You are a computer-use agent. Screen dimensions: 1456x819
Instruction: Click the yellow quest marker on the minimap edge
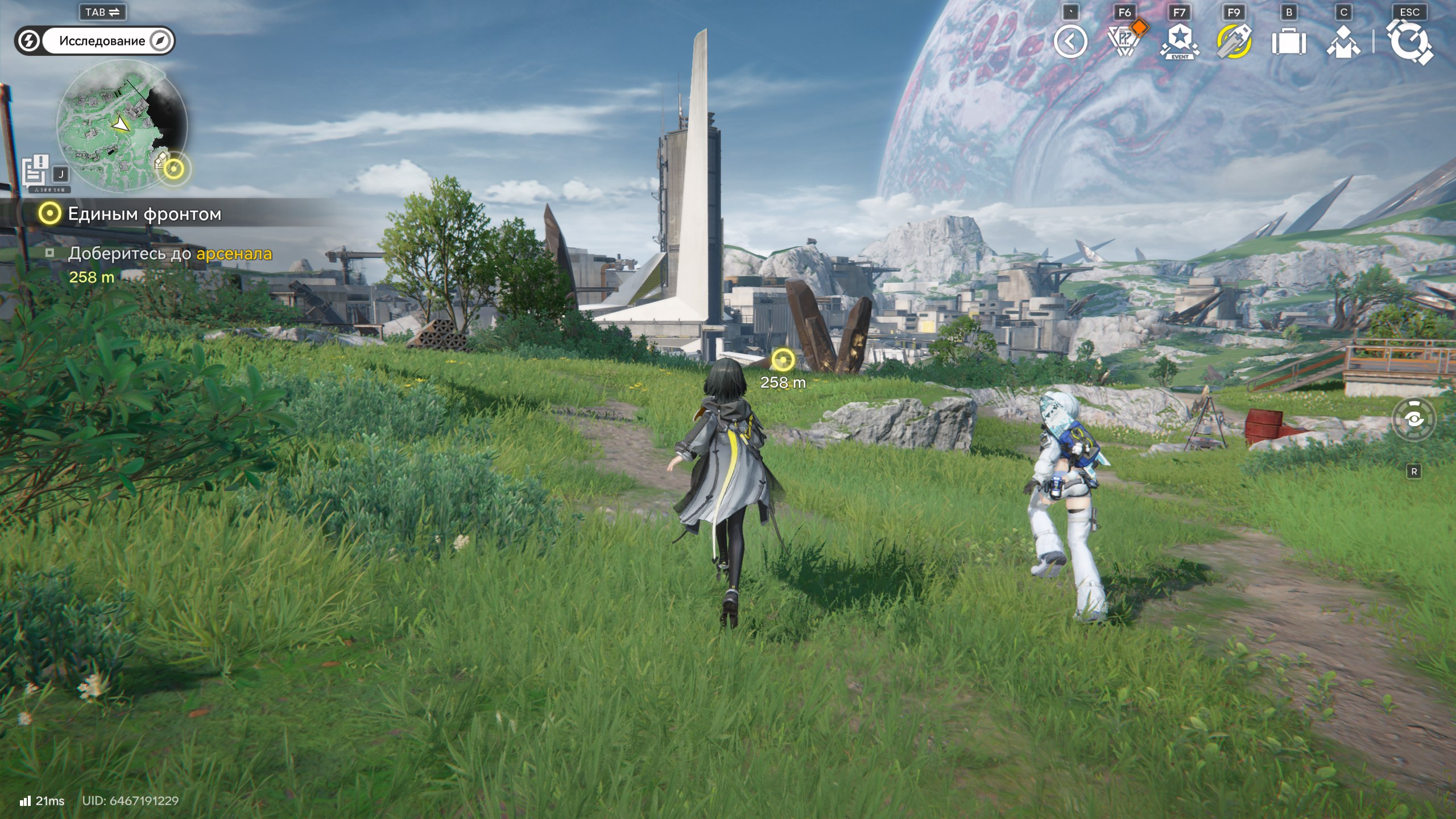(174, 168)
